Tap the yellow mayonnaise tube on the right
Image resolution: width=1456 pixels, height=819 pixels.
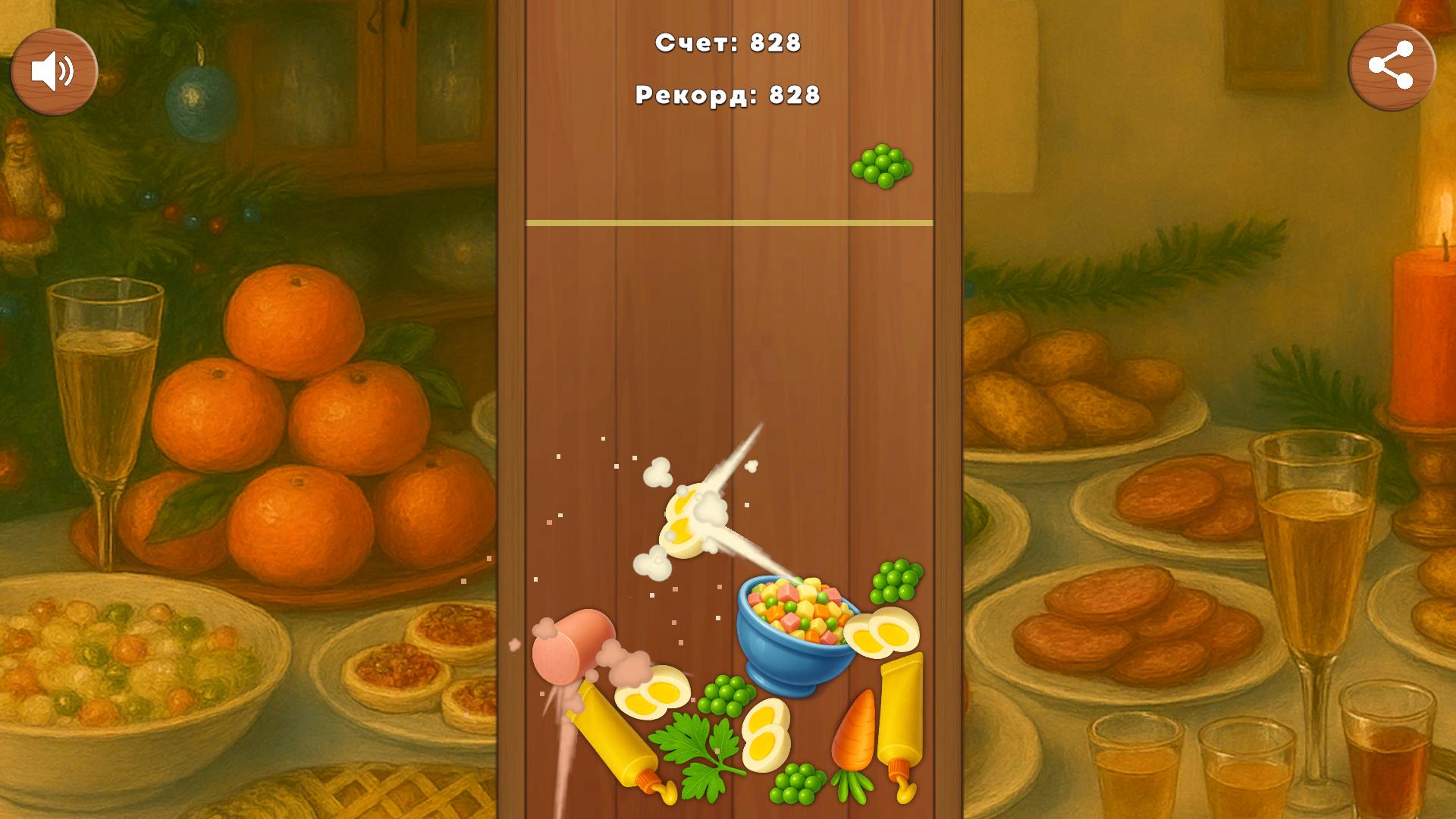click(899, 709)
